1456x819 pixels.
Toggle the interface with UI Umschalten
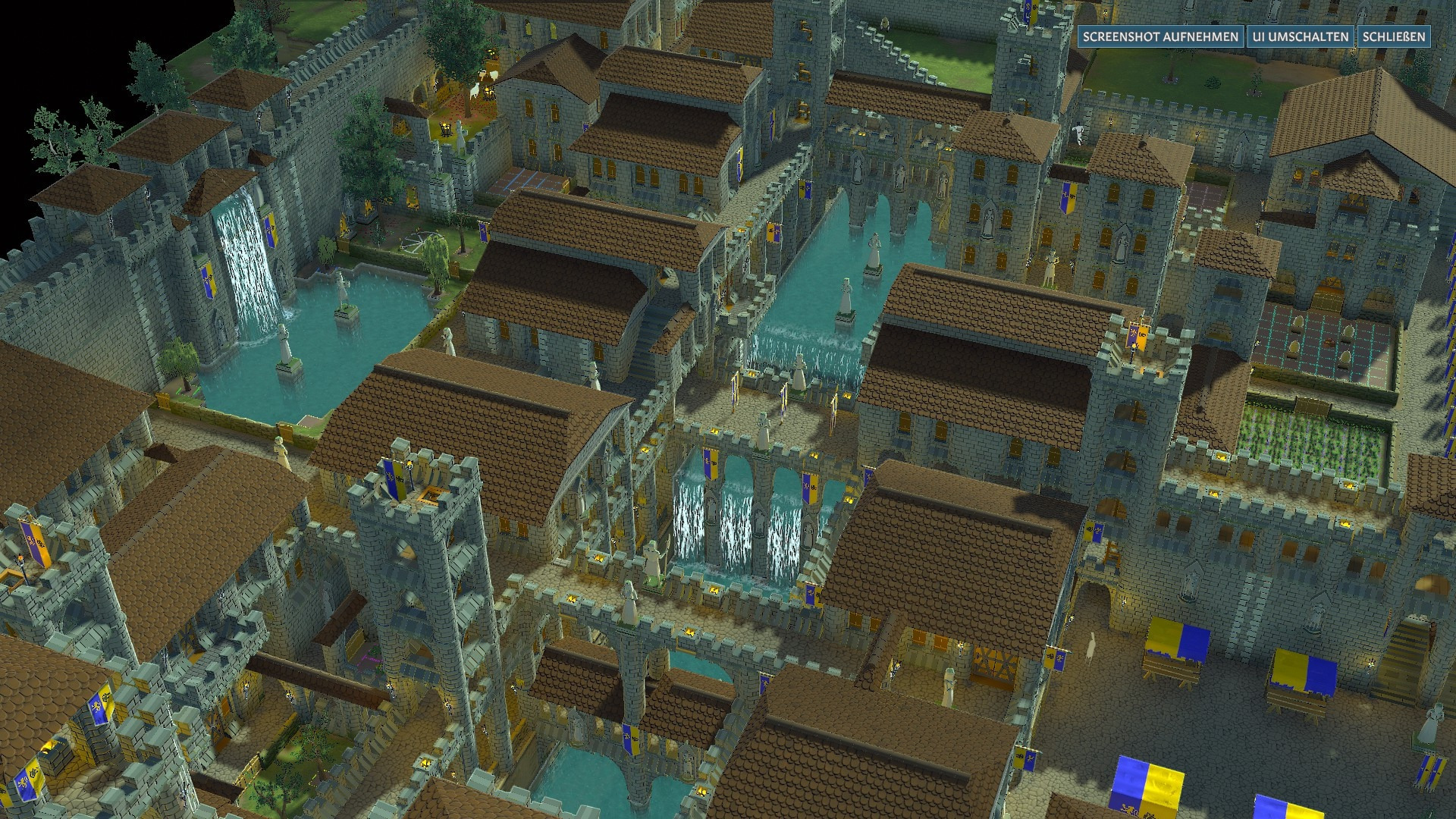(x=1301, y=36)
